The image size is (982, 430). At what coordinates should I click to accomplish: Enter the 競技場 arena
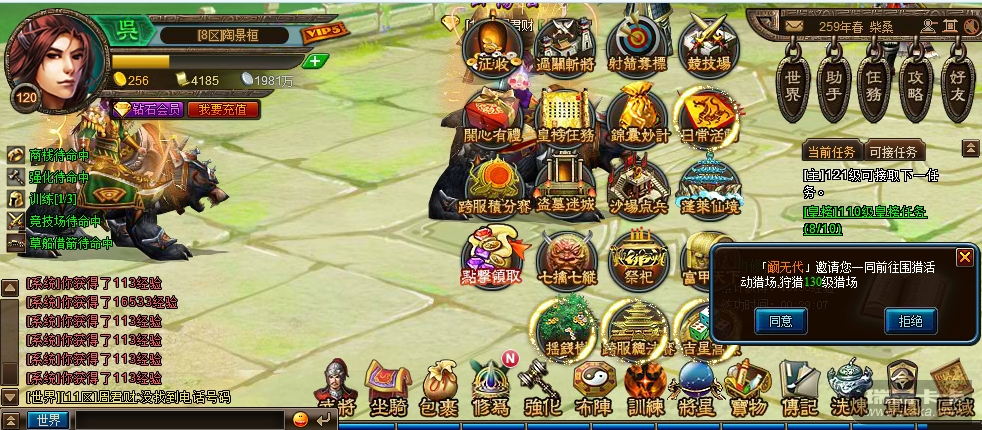coord(705,45)
